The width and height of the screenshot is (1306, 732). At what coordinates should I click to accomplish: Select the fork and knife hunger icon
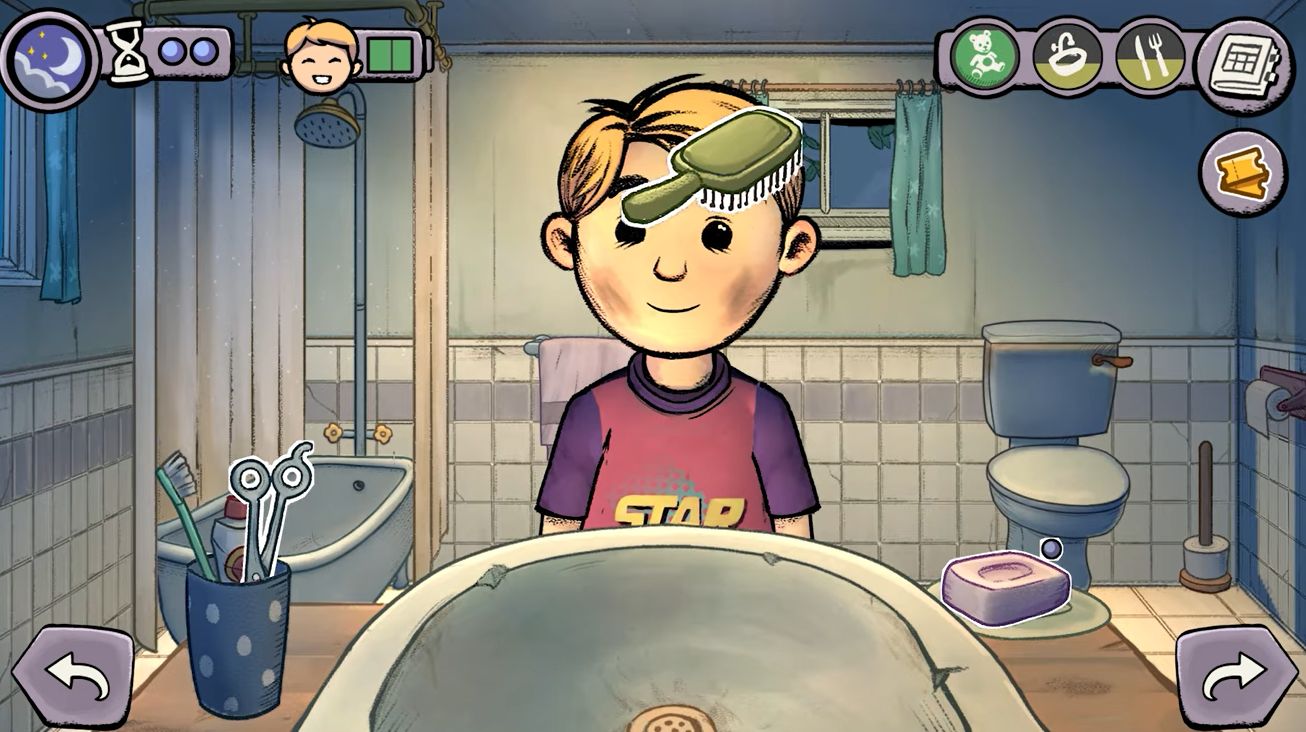click(x=1149, y=56)
